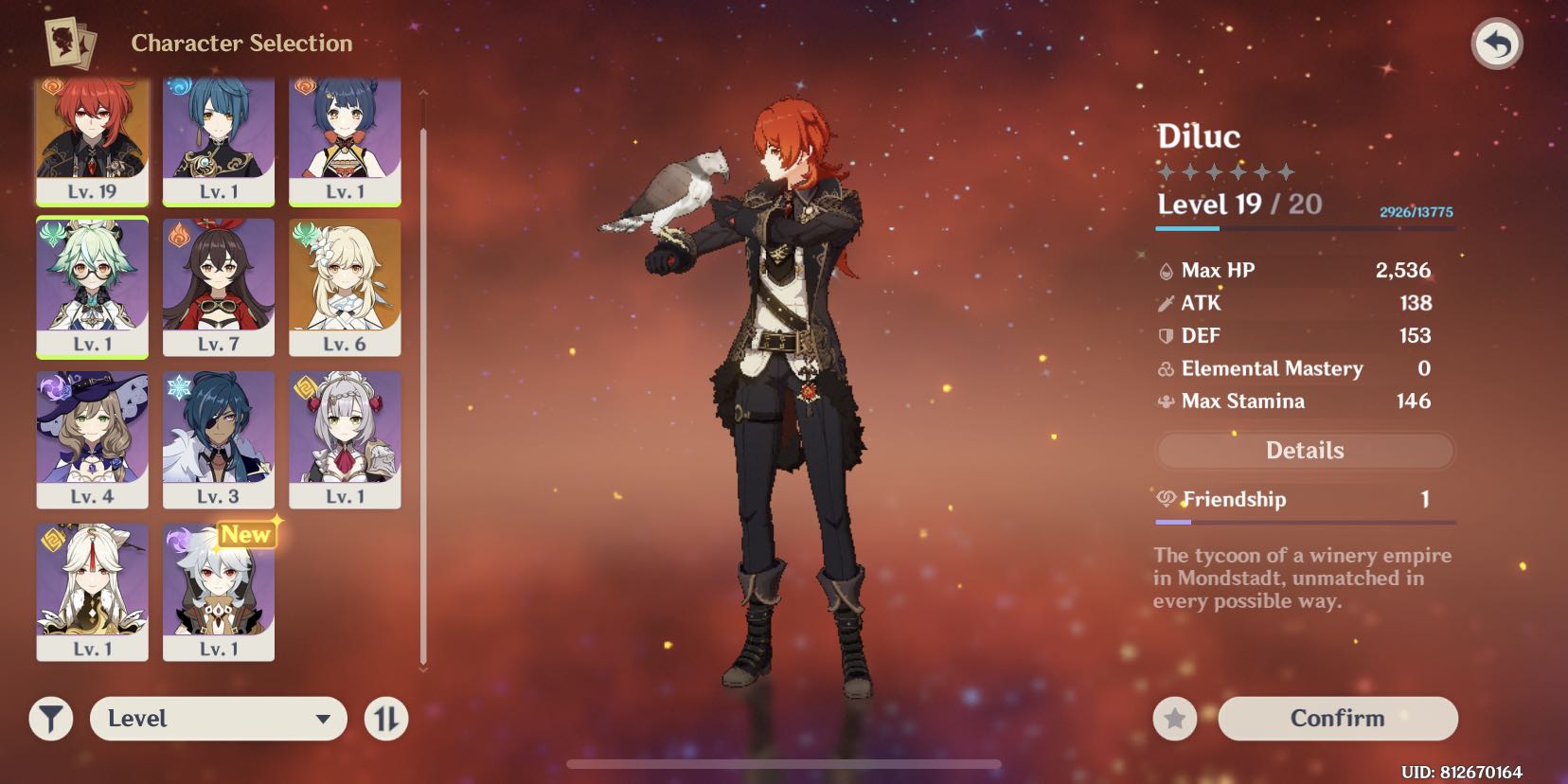Click the character list scrollbar
Image resolution: width=1568 pixels, height=784 pixels.
click(x=423, y=379)
